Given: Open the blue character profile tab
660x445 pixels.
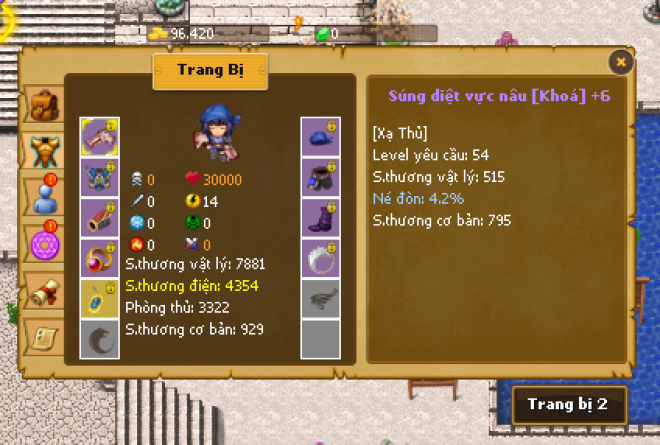Looking at the screenshot, I should pyautogui.click(x=43, y=193).
